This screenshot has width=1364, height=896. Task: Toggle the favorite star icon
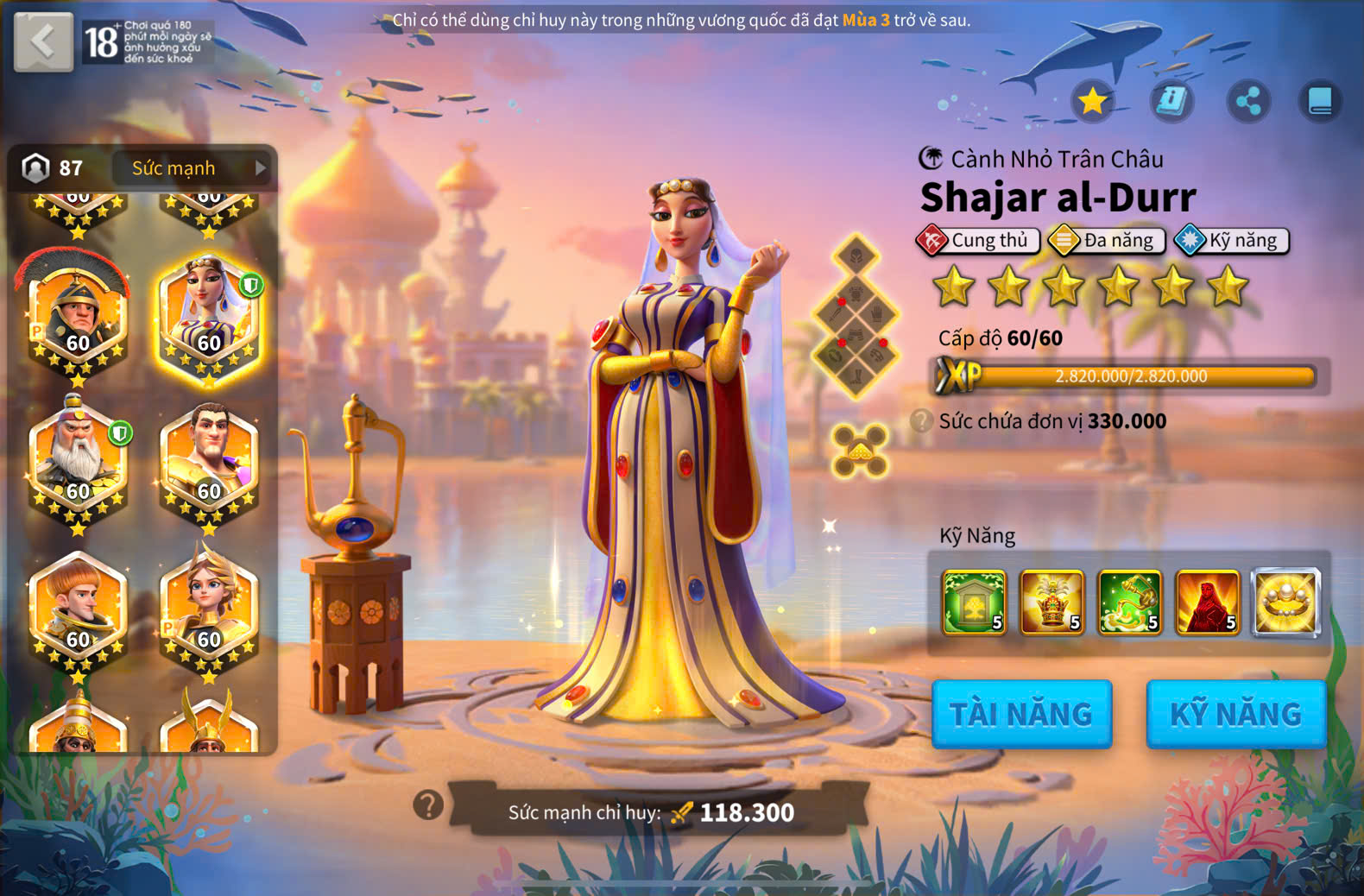coord(1092,102)
